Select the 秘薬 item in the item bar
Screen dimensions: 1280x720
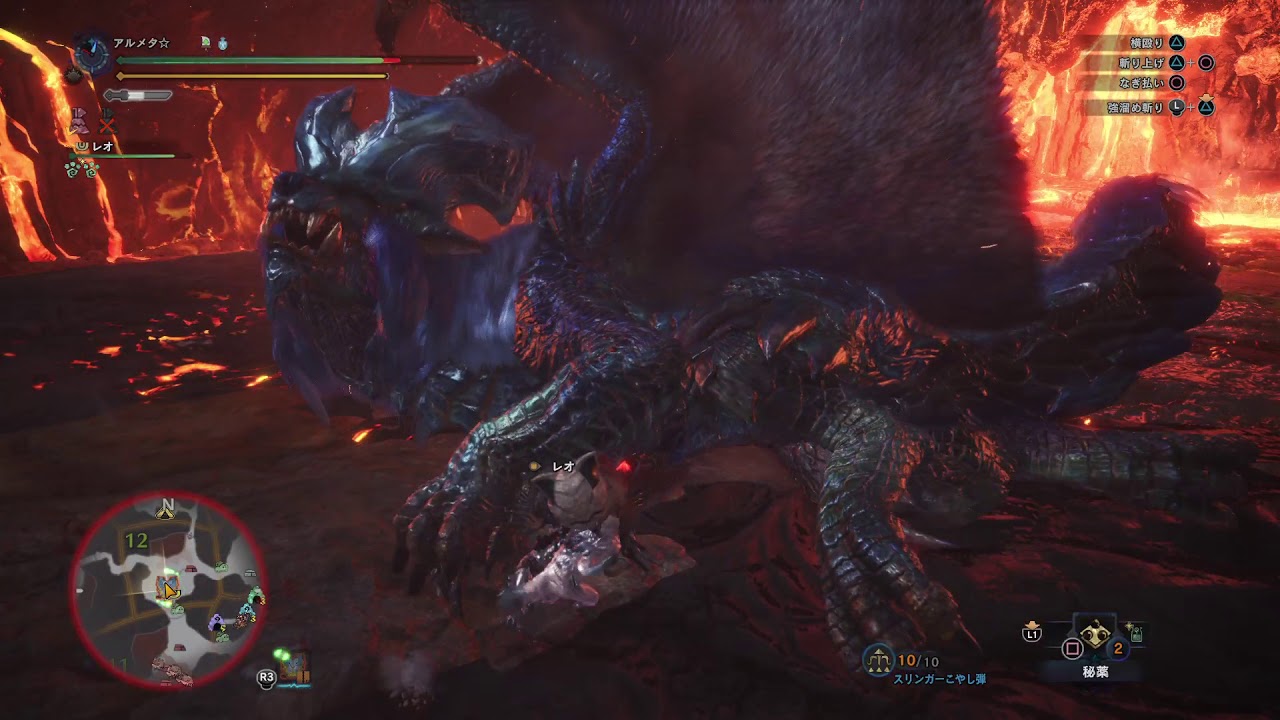pyautogui.click(x=1094, y=637)
